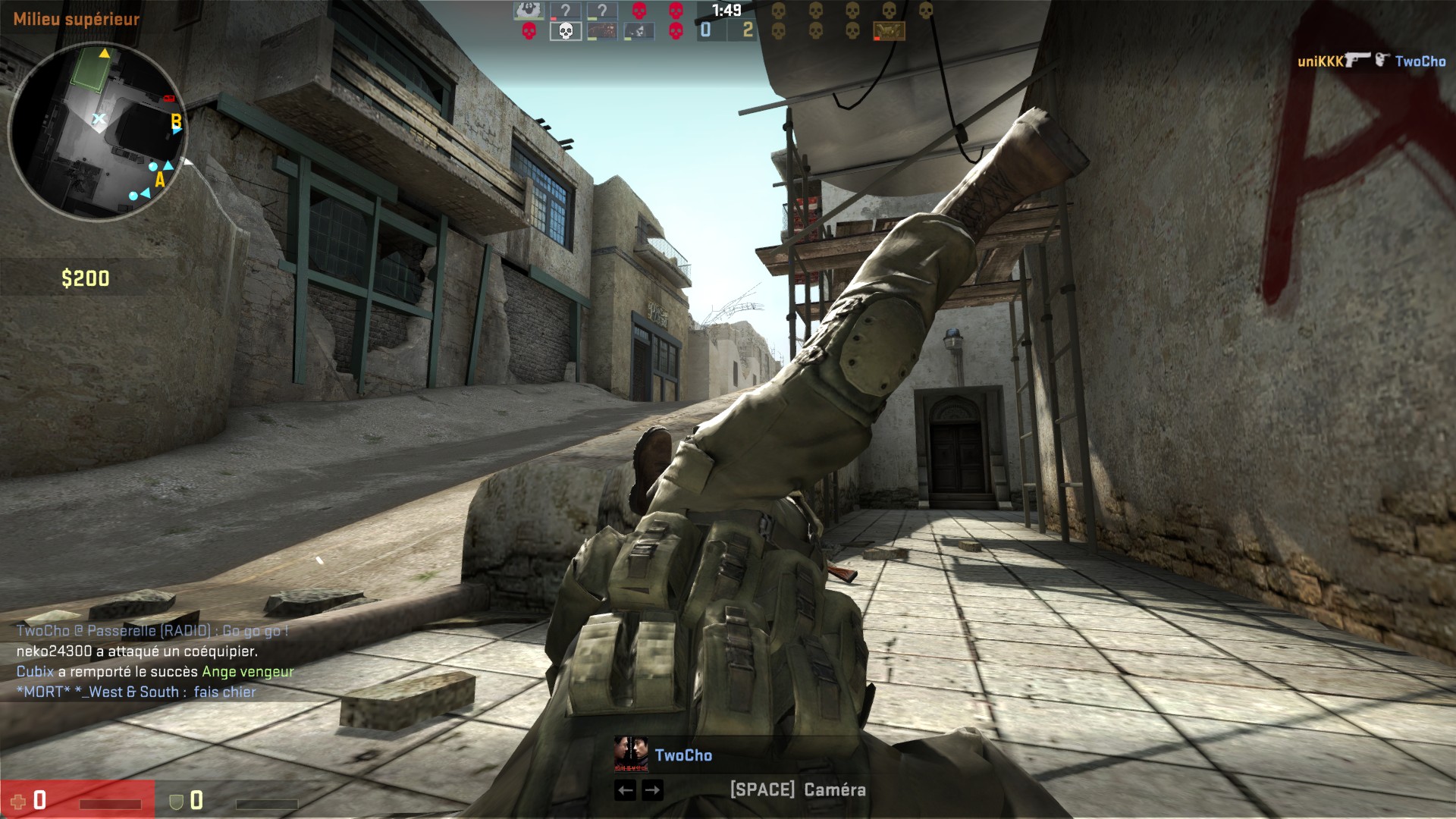Select the sheep avatar player on the scoreboard
The image size is (1456, 819).
[529, 11]
